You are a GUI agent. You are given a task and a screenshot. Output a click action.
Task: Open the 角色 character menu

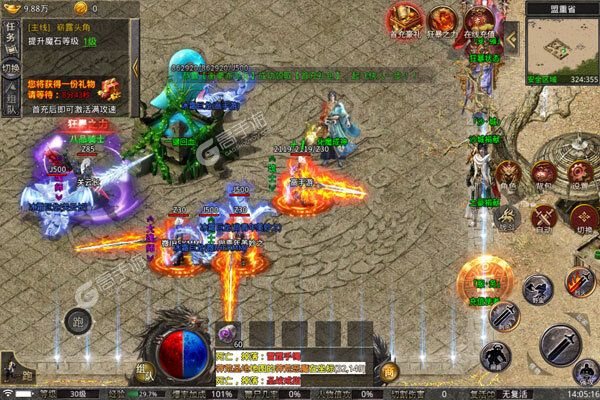(507, 171)
